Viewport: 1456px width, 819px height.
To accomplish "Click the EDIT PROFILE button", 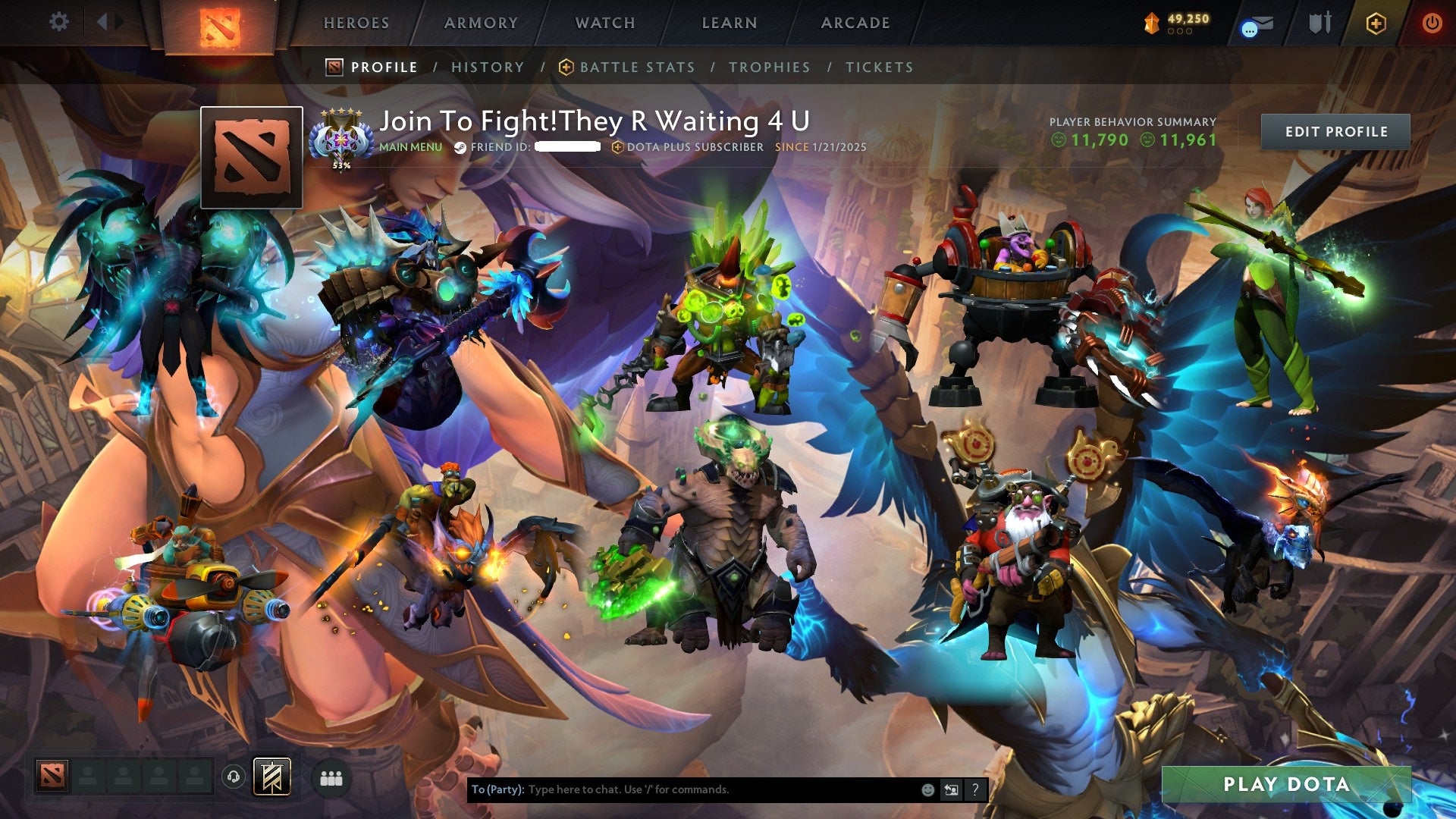I will (x=1335, y=131).
